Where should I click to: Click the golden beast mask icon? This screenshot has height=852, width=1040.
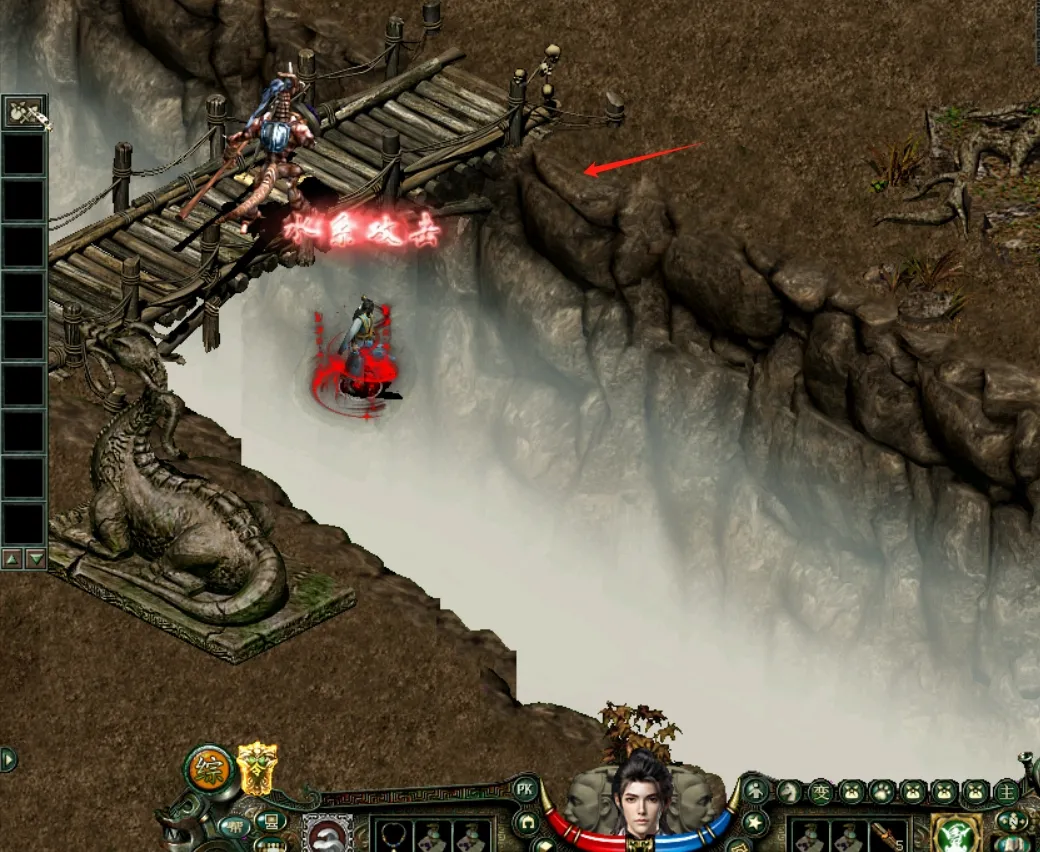coord(257,769)
